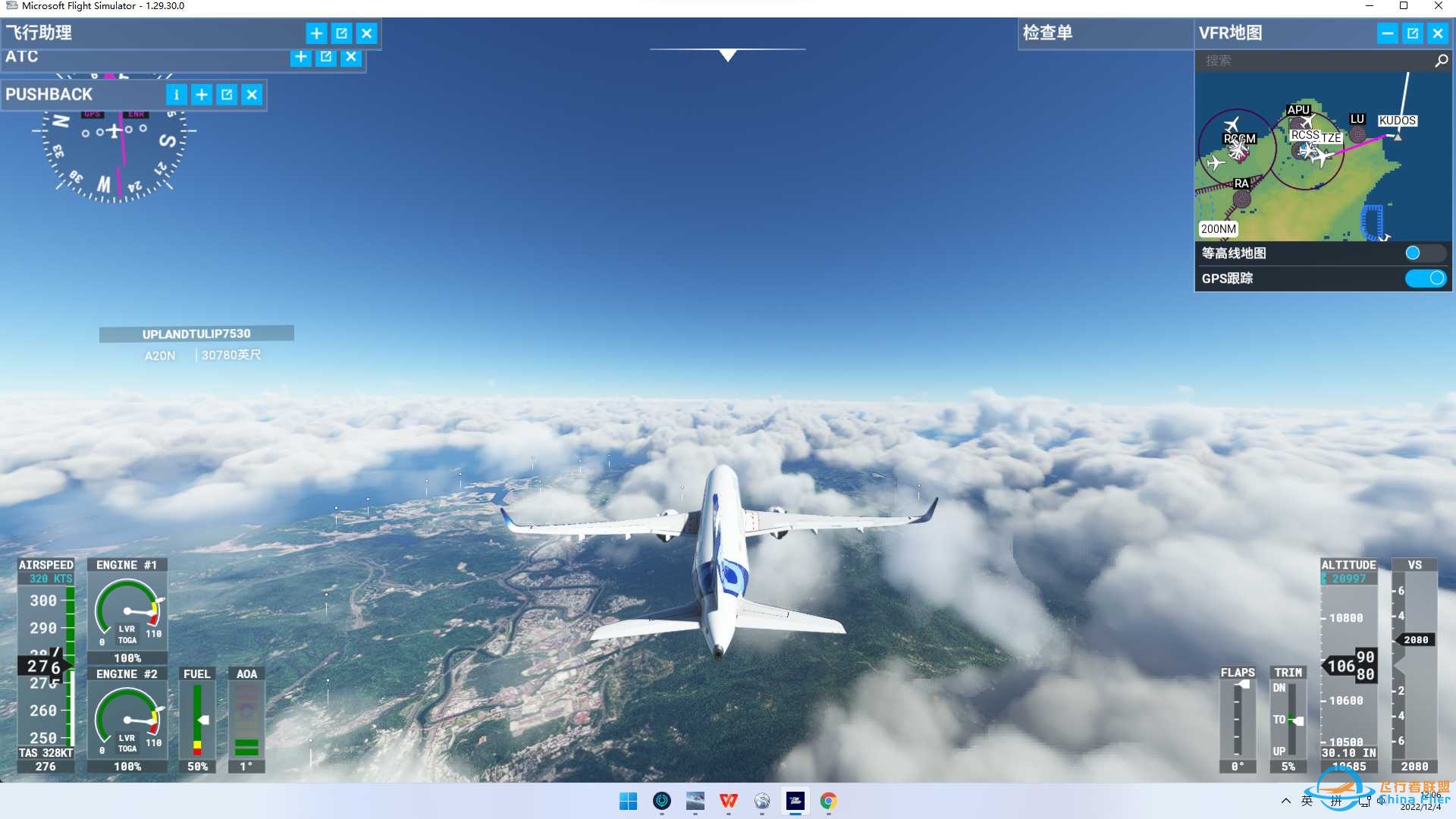Open info panel on the PUSHBACK window
The height and width of the screenshot is (819, 1456).
click(177, 94)
